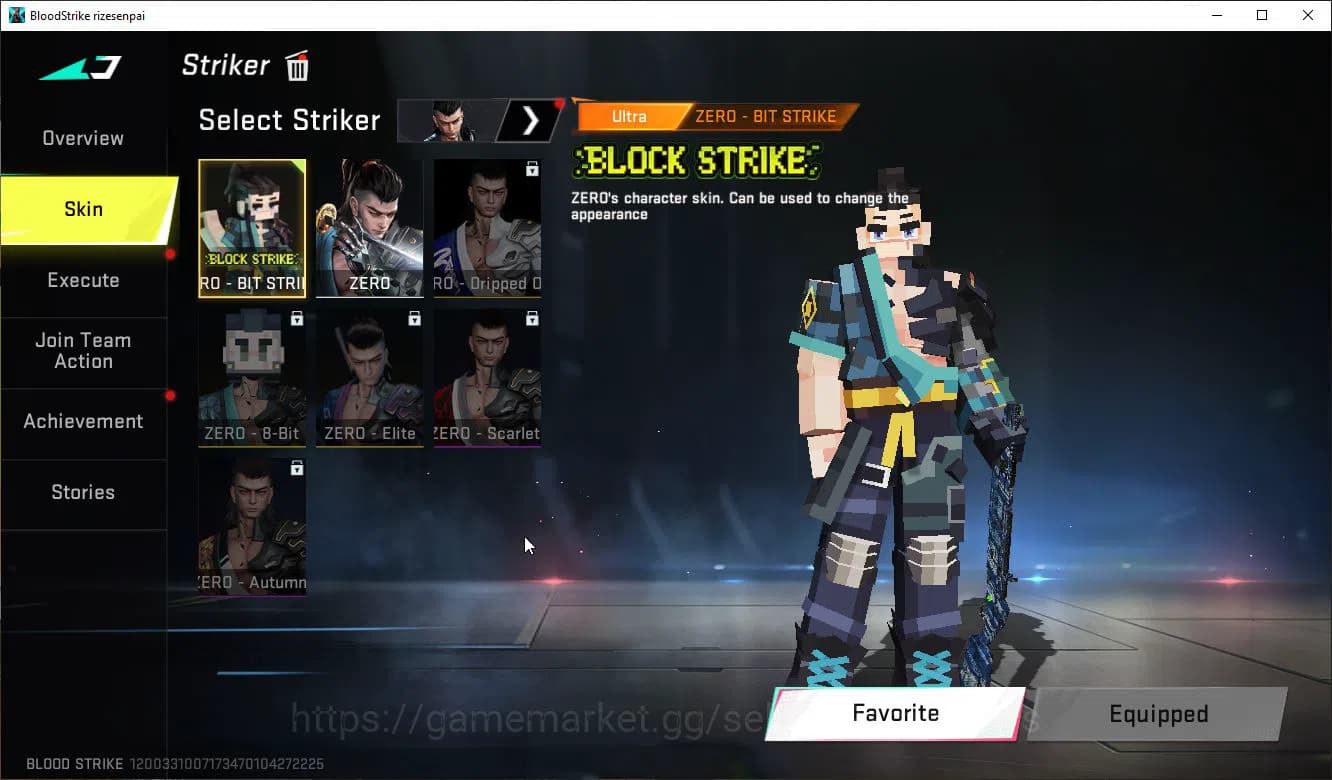Viewport: 1332px width, 780px height.
Task: Click the lock icon on ZERO - Elite skin
Action: pyautogui.click(x=414, y=317)
